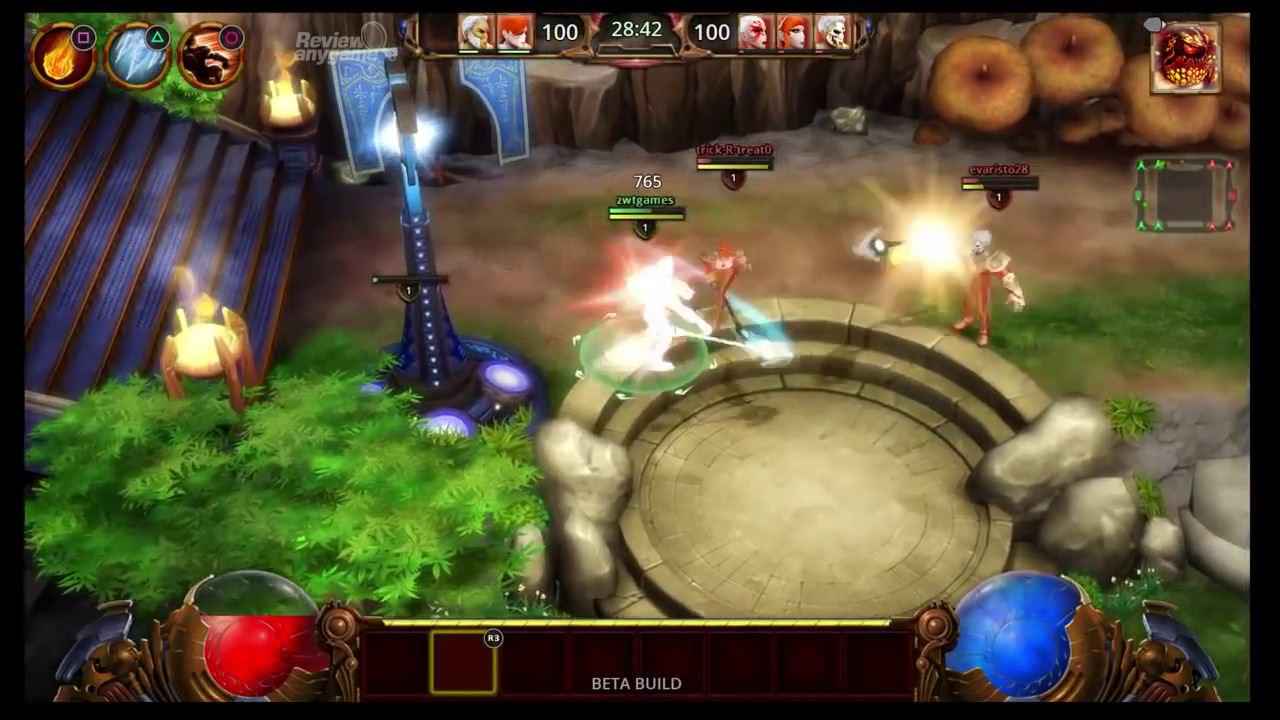1280x720 pixels.
Task: Click the red-scarred enemy portrait
Action: click(x=752, y=32)
